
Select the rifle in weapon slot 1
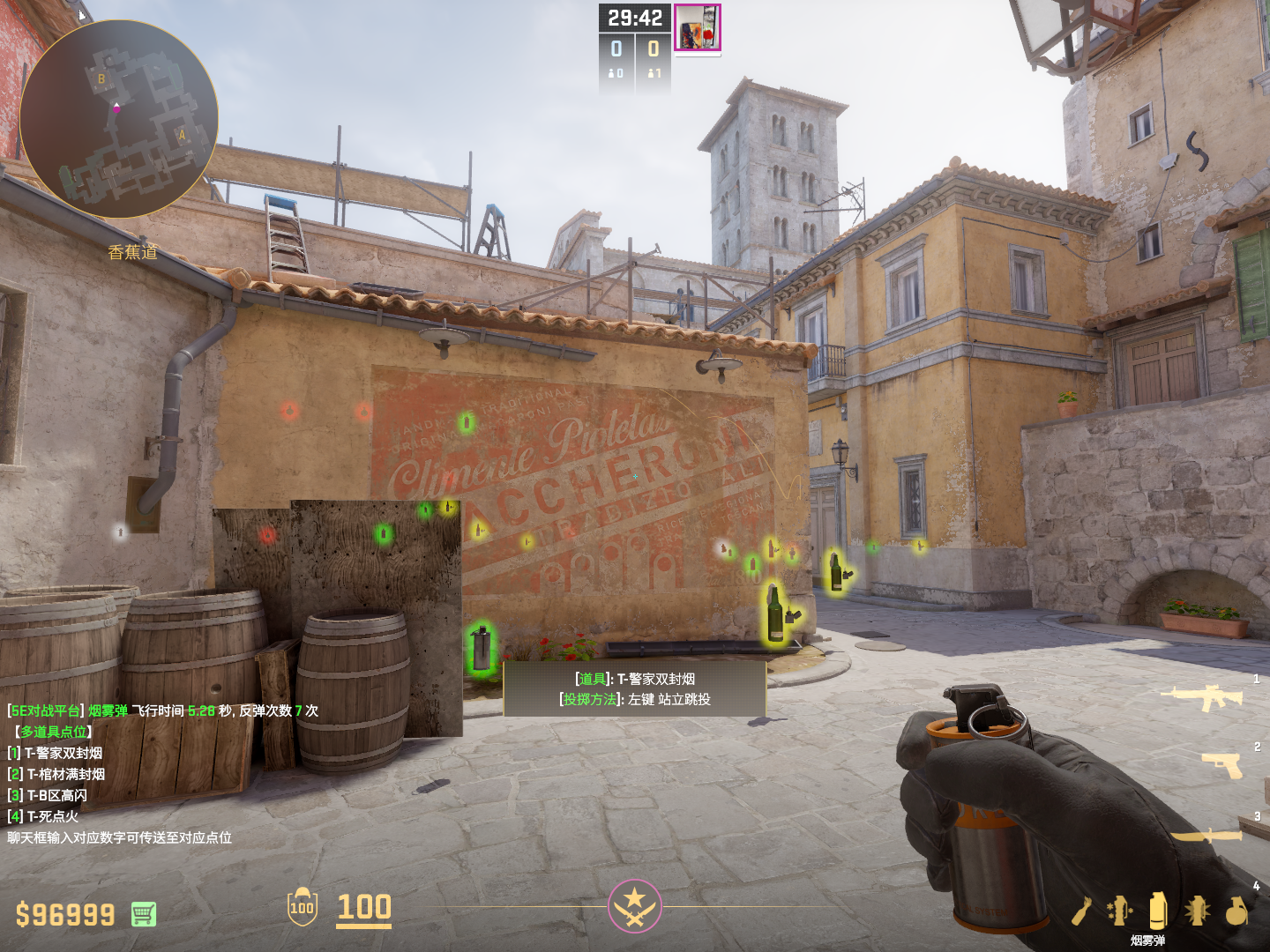tap(1201, 697)
